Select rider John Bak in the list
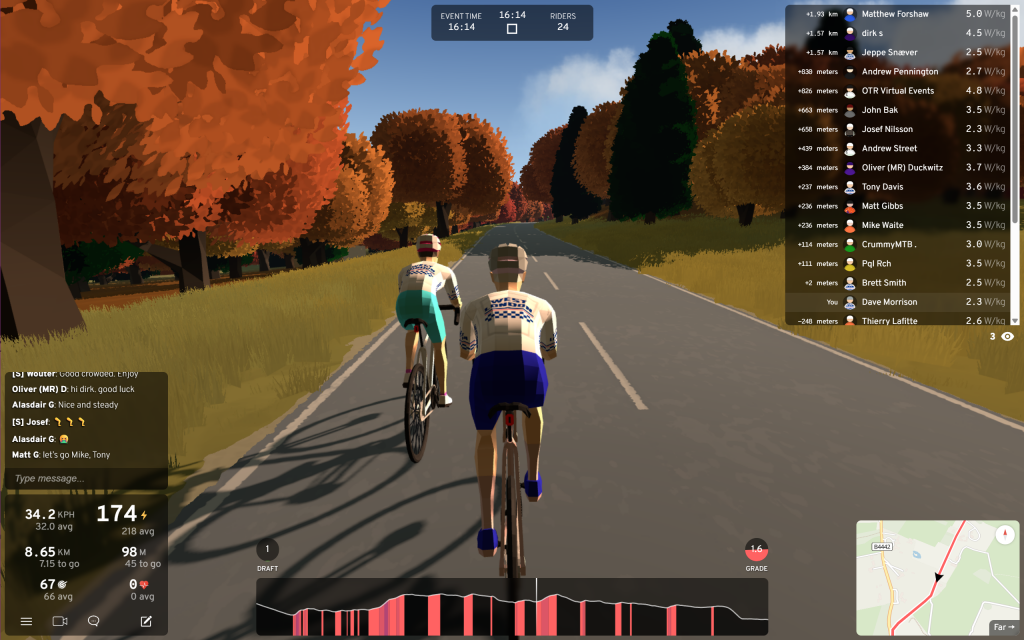Screen dimensions: 1024x640 pyautogui.click(x=879, y=110)
